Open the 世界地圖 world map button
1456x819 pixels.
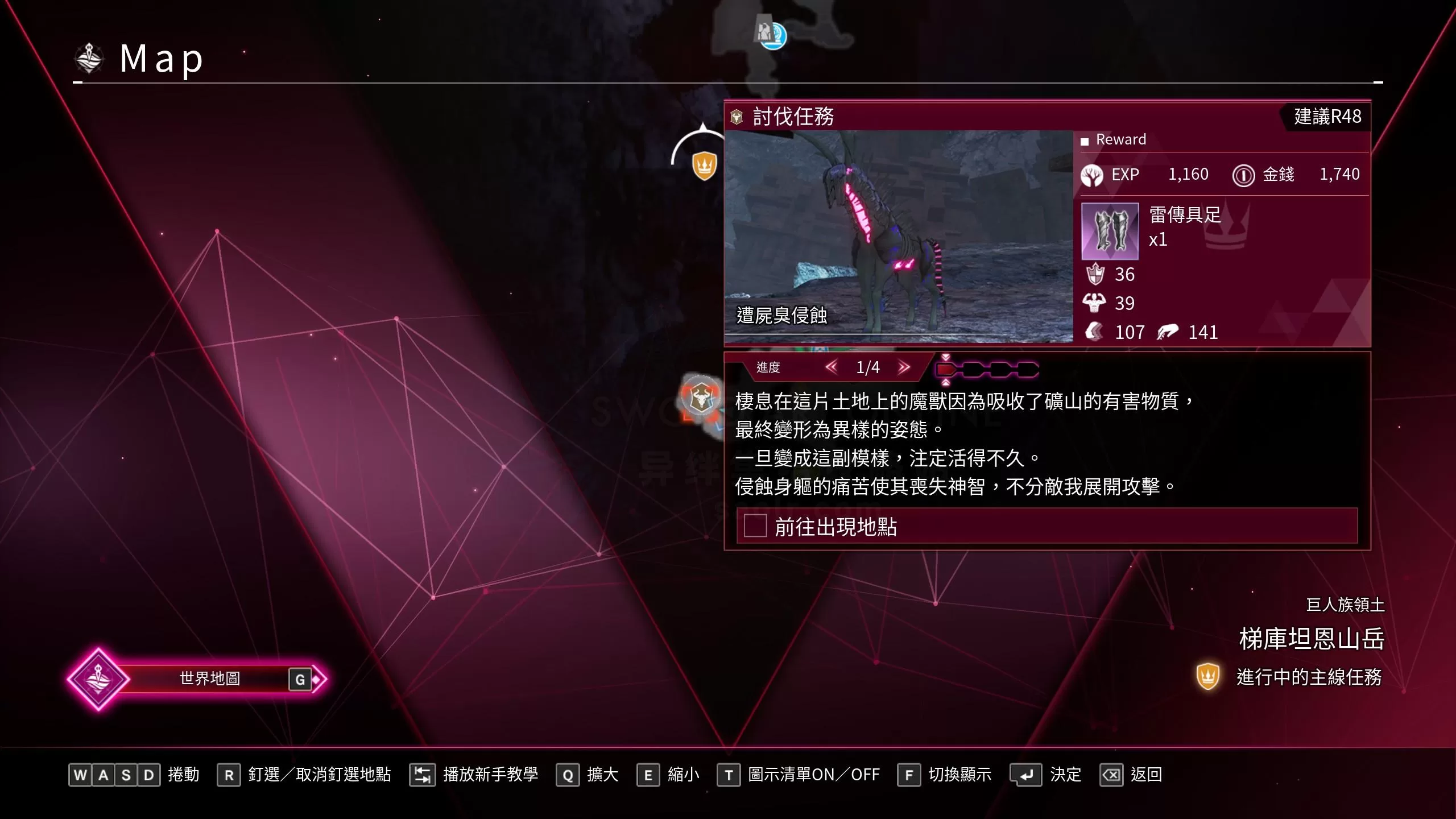209,679
